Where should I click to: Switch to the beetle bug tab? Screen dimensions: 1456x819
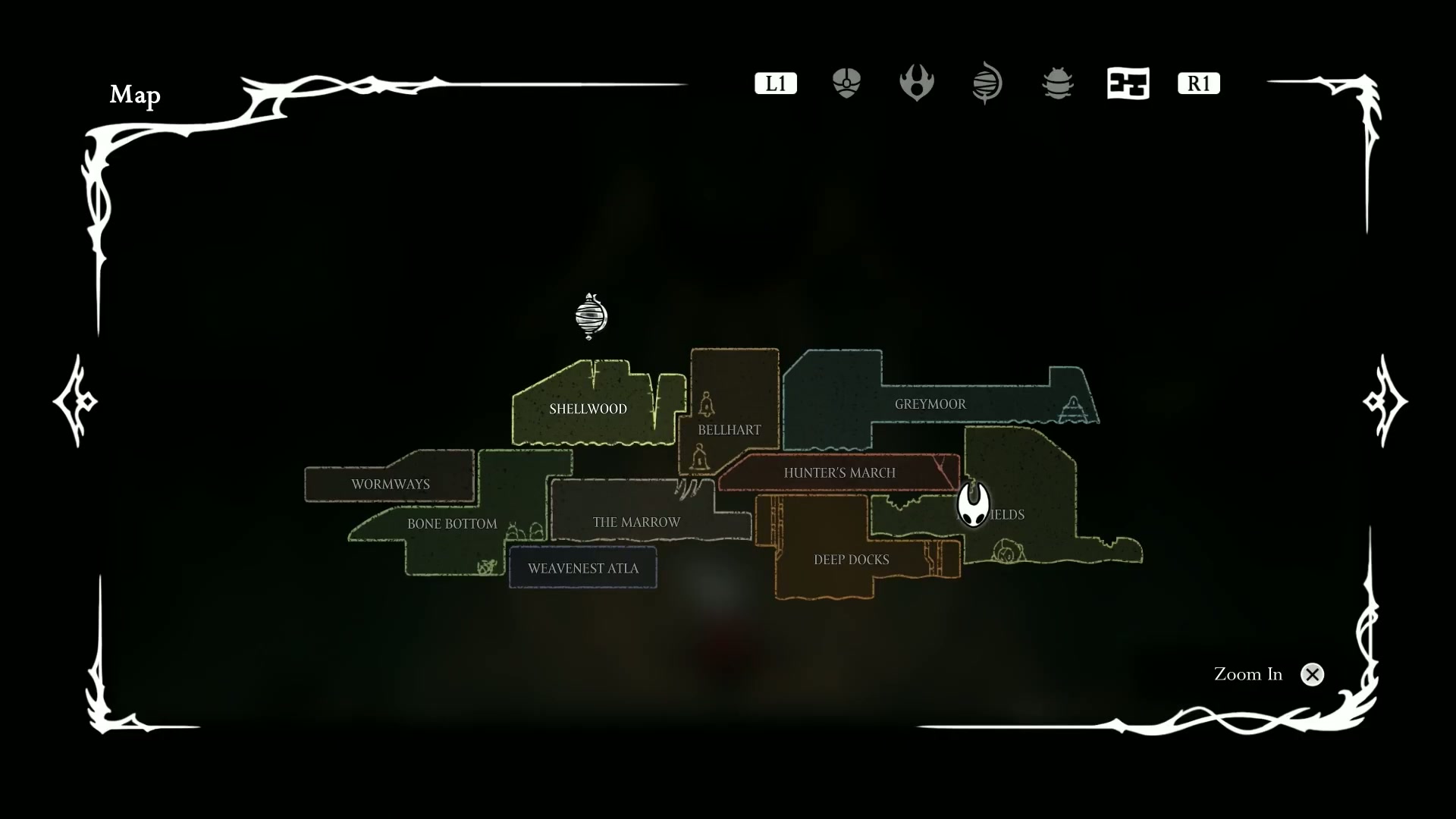click(x=1057, y=83)
